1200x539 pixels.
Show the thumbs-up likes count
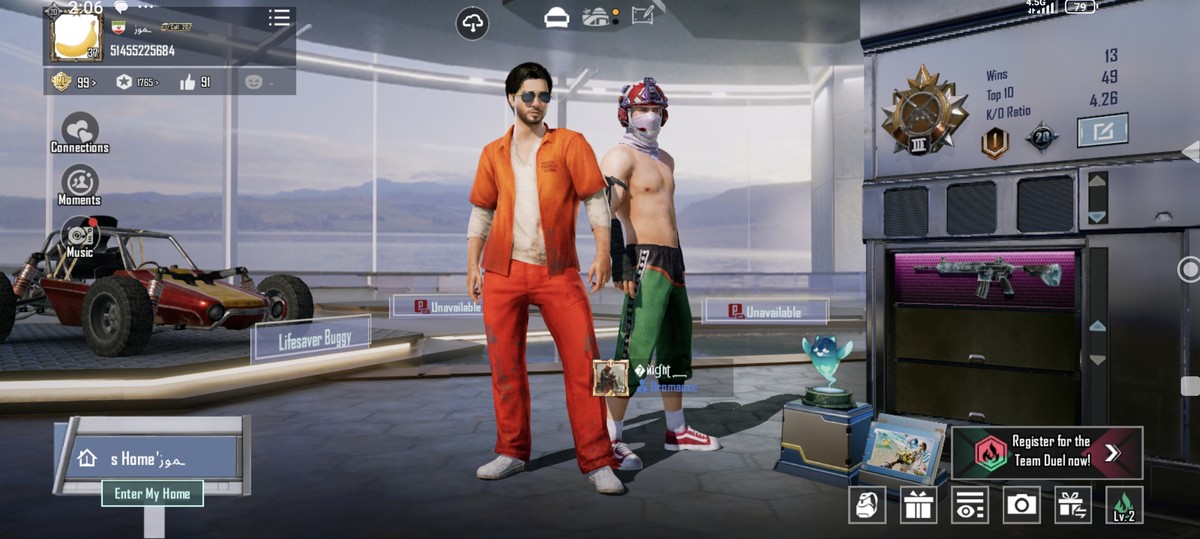tap(195, 82)
